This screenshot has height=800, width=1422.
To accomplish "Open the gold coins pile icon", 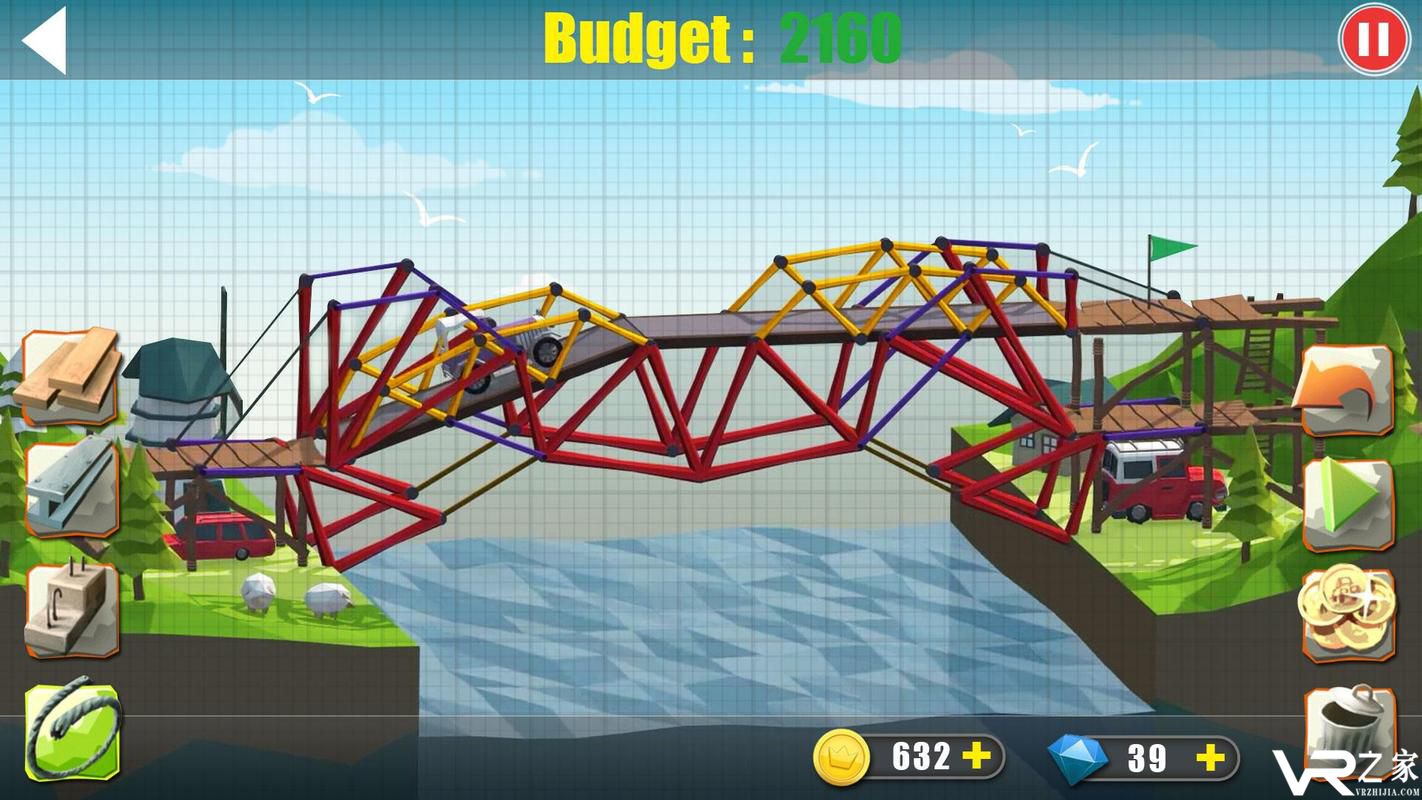I will pos(1347,611).
